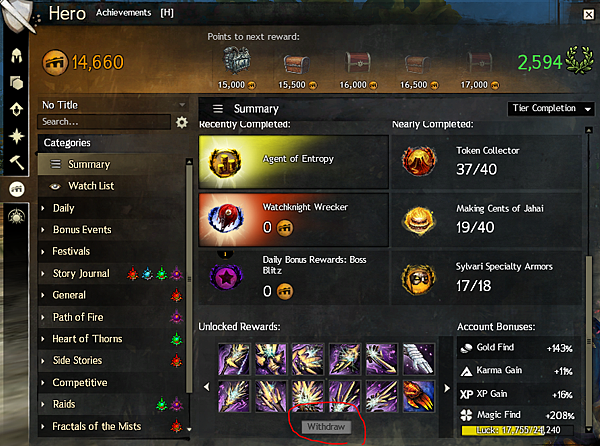Select the Agent of Entropy achievement
Viewport: 600px width, 446px height.
pos(293,162)
